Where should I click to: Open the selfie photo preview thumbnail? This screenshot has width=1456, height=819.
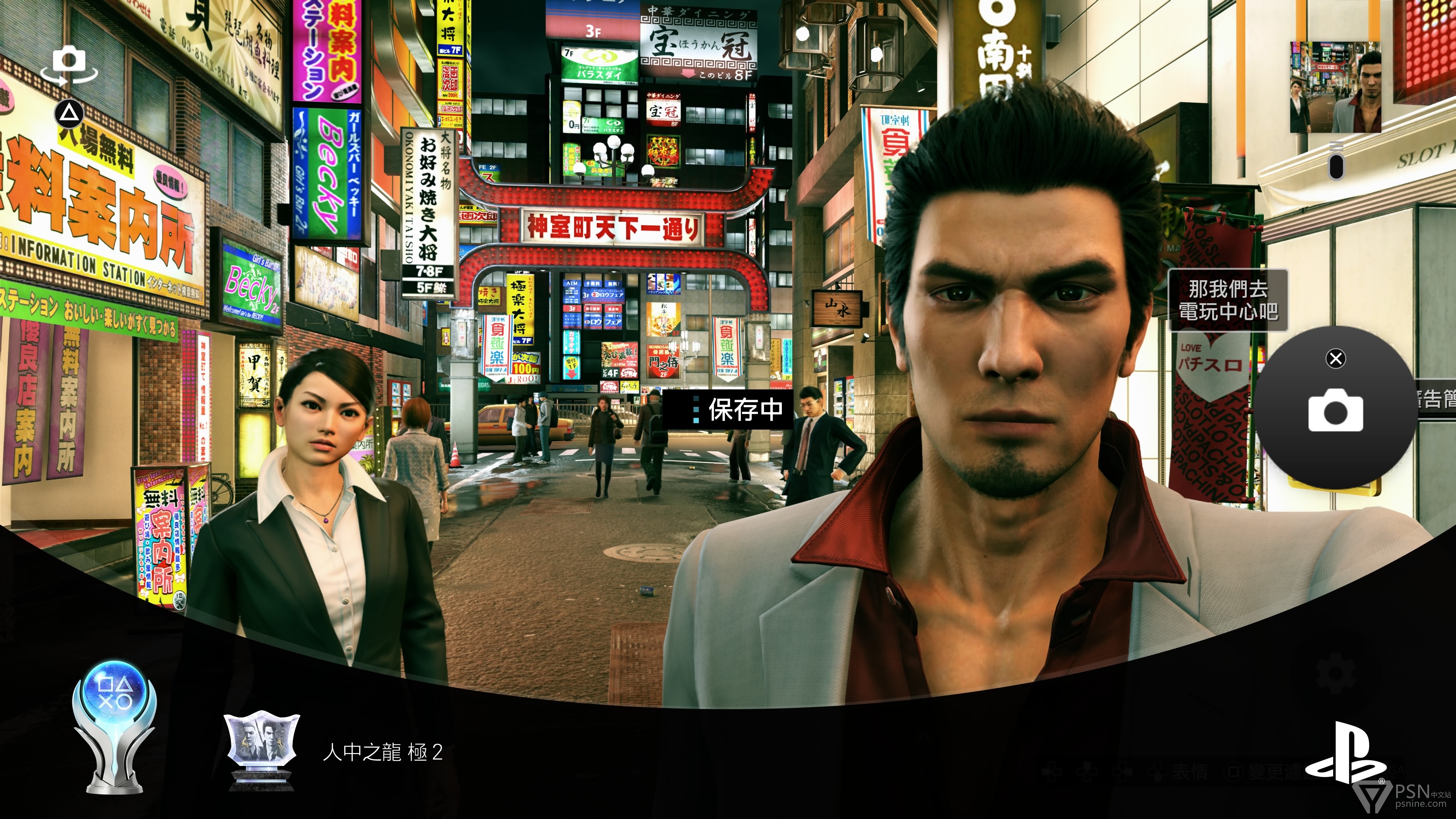(x=1335, y=88)
